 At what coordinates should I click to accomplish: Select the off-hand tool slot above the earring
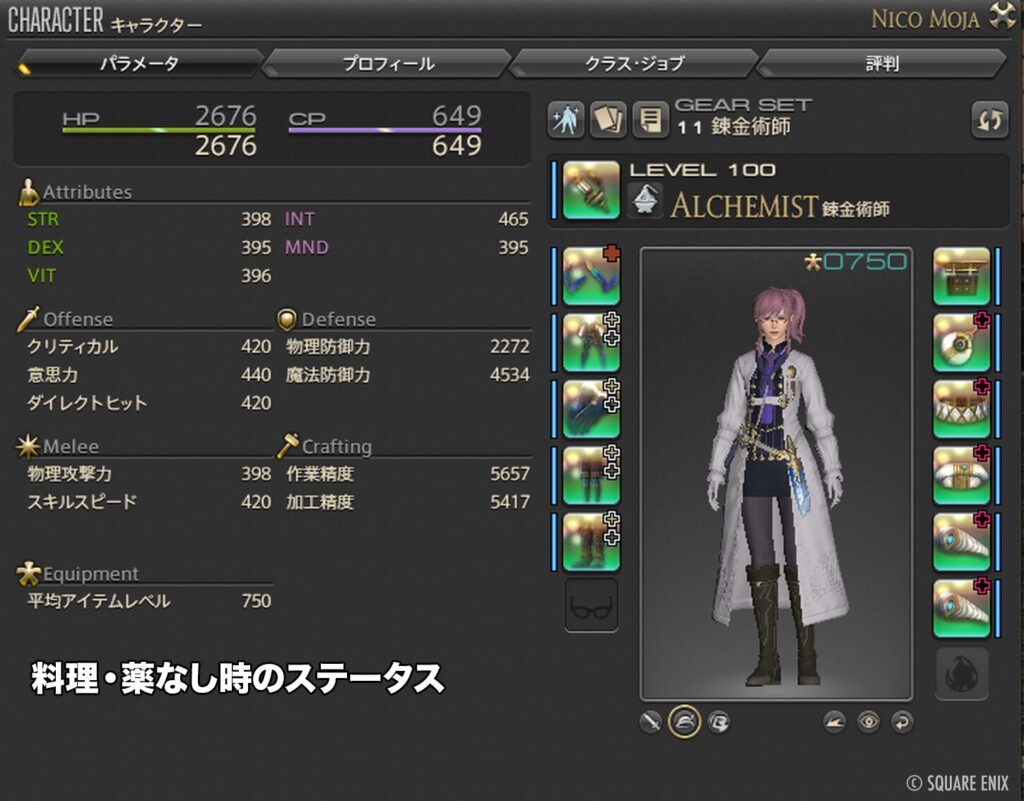click(x=961, y=276)
